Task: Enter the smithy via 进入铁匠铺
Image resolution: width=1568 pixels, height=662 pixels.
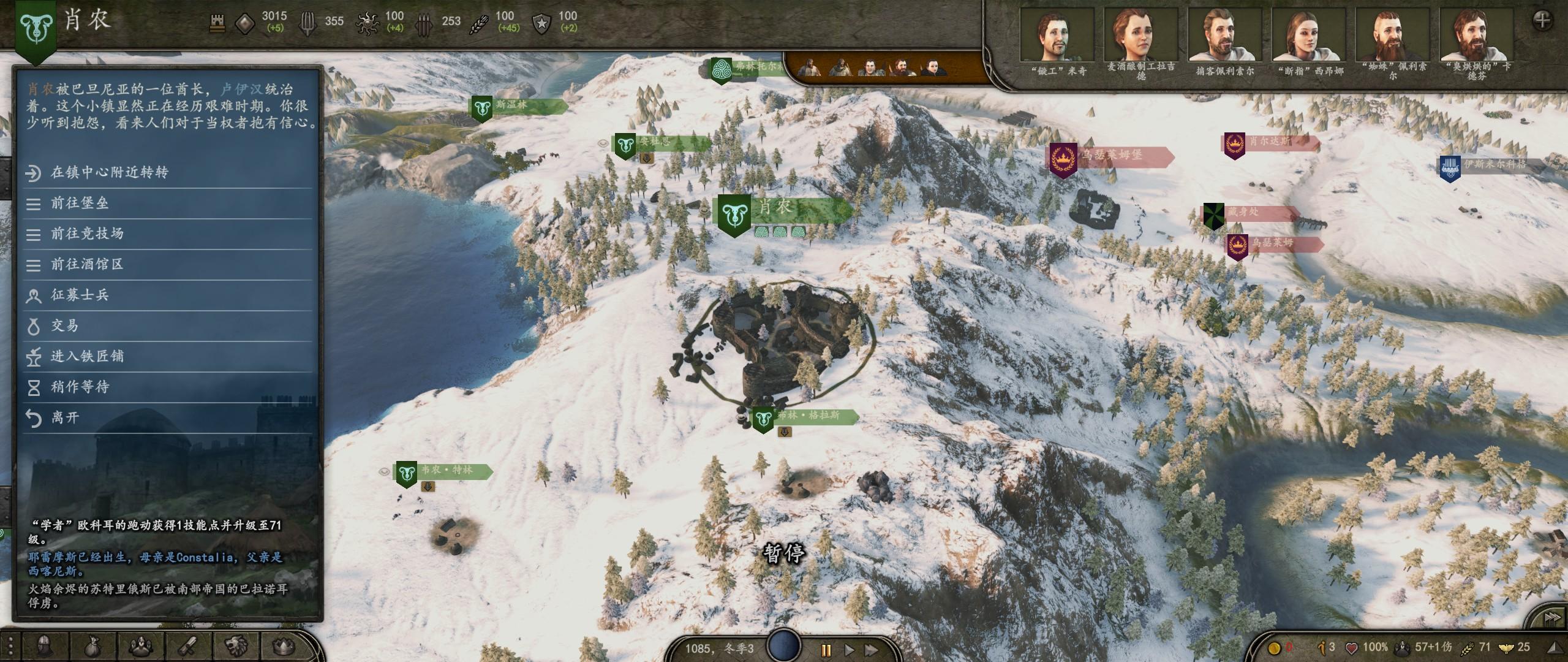Action: [87, 357]
